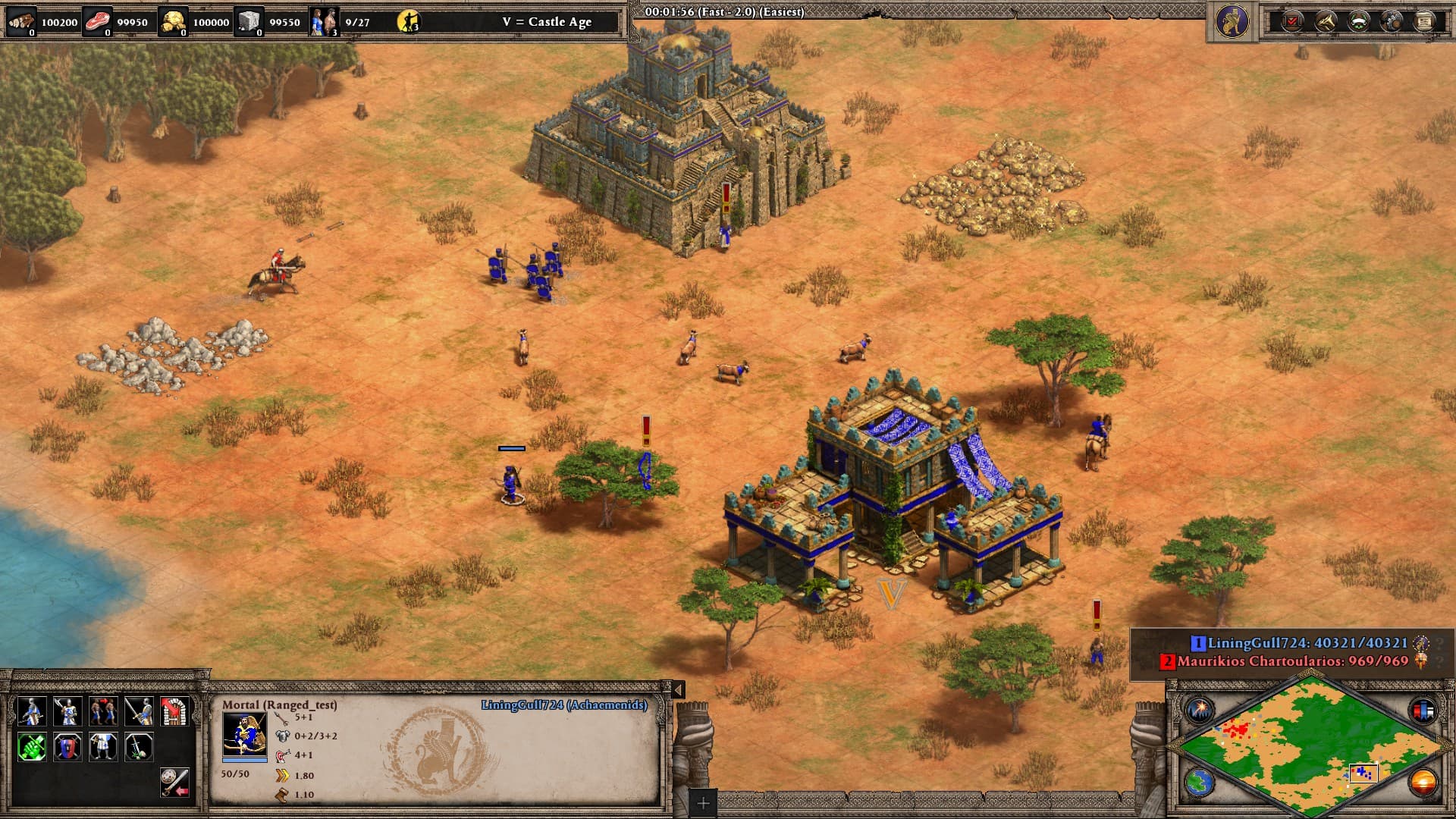Choose the red-blue shield defensive stance
1456x819 pixels.
point(67,747)
